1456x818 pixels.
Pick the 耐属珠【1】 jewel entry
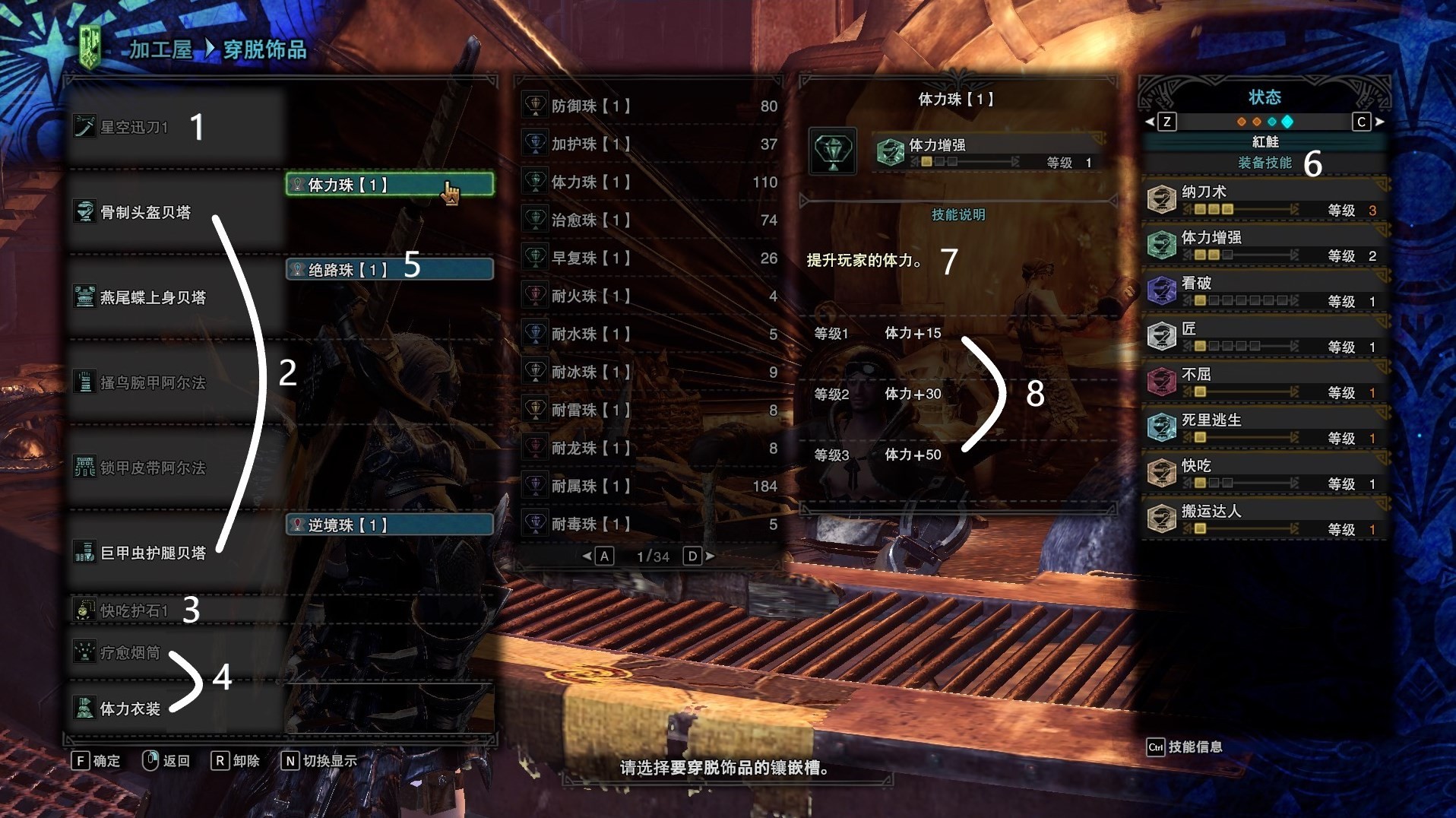pyautogui.click(x=650, y=486)
